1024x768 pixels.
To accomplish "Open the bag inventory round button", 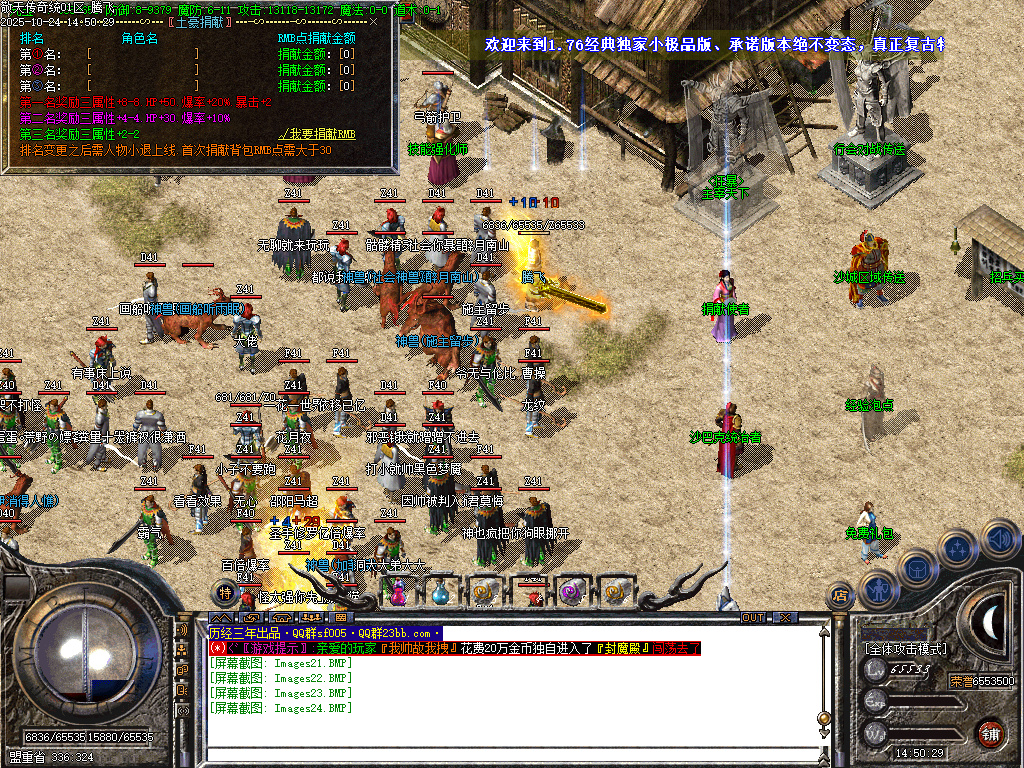I will coord(915,568).
